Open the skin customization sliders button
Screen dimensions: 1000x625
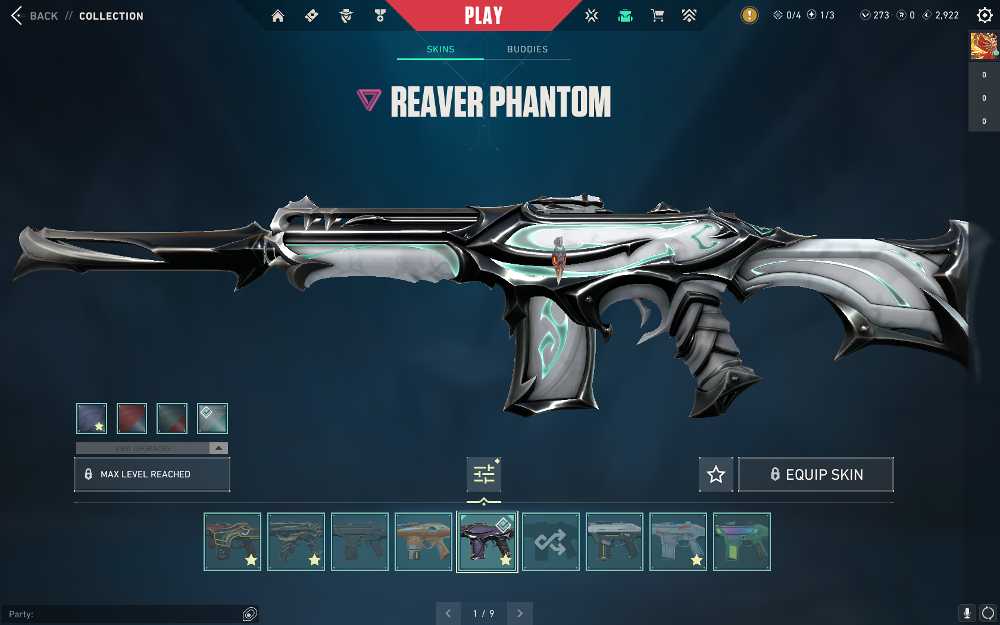click(x=484, y=474)
